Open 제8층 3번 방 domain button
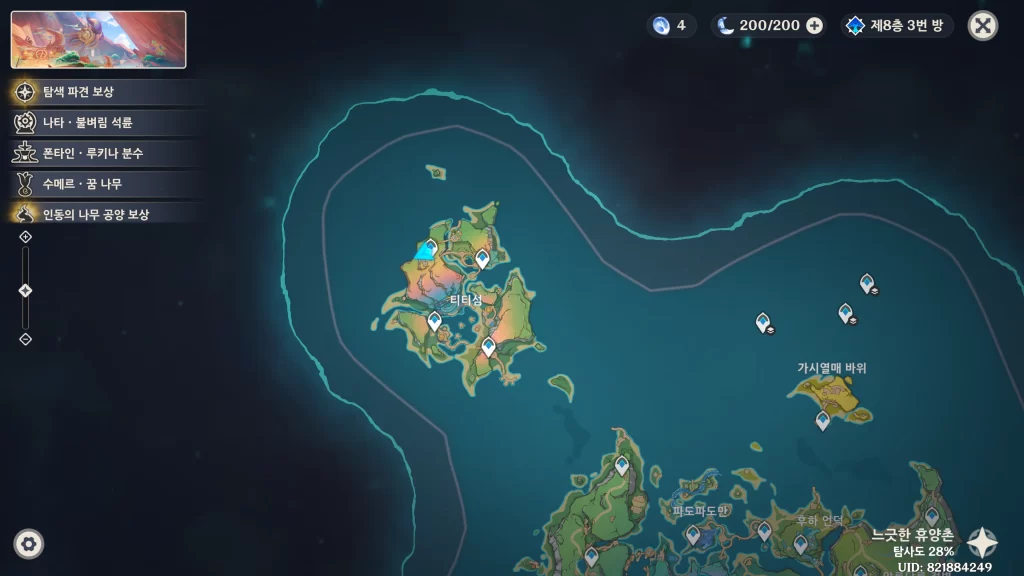The width and height of the screenshot is (1024, 576). tap(898, 26)
